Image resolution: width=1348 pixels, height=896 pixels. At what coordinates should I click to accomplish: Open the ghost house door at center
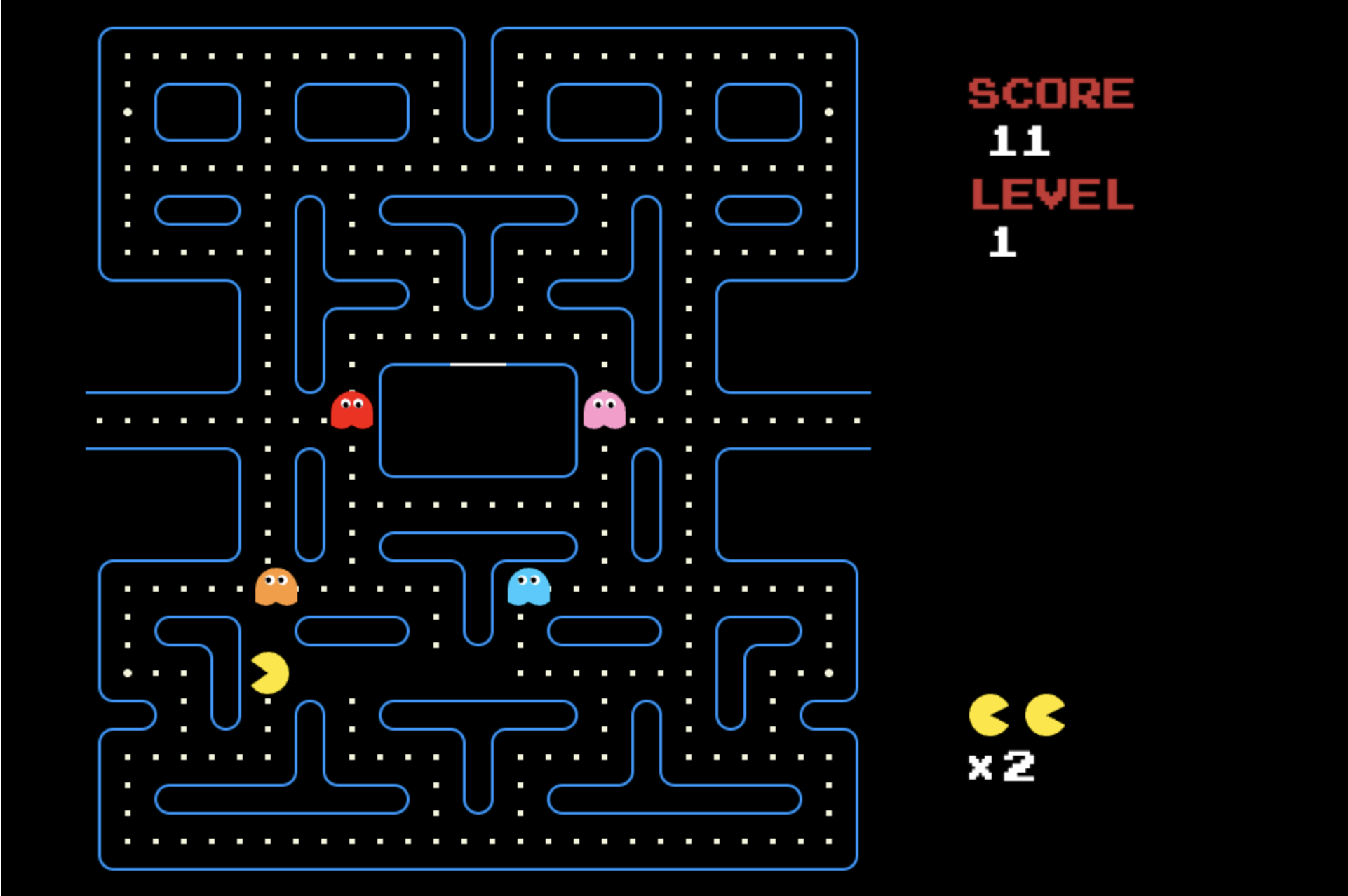[x=478, y=364]
